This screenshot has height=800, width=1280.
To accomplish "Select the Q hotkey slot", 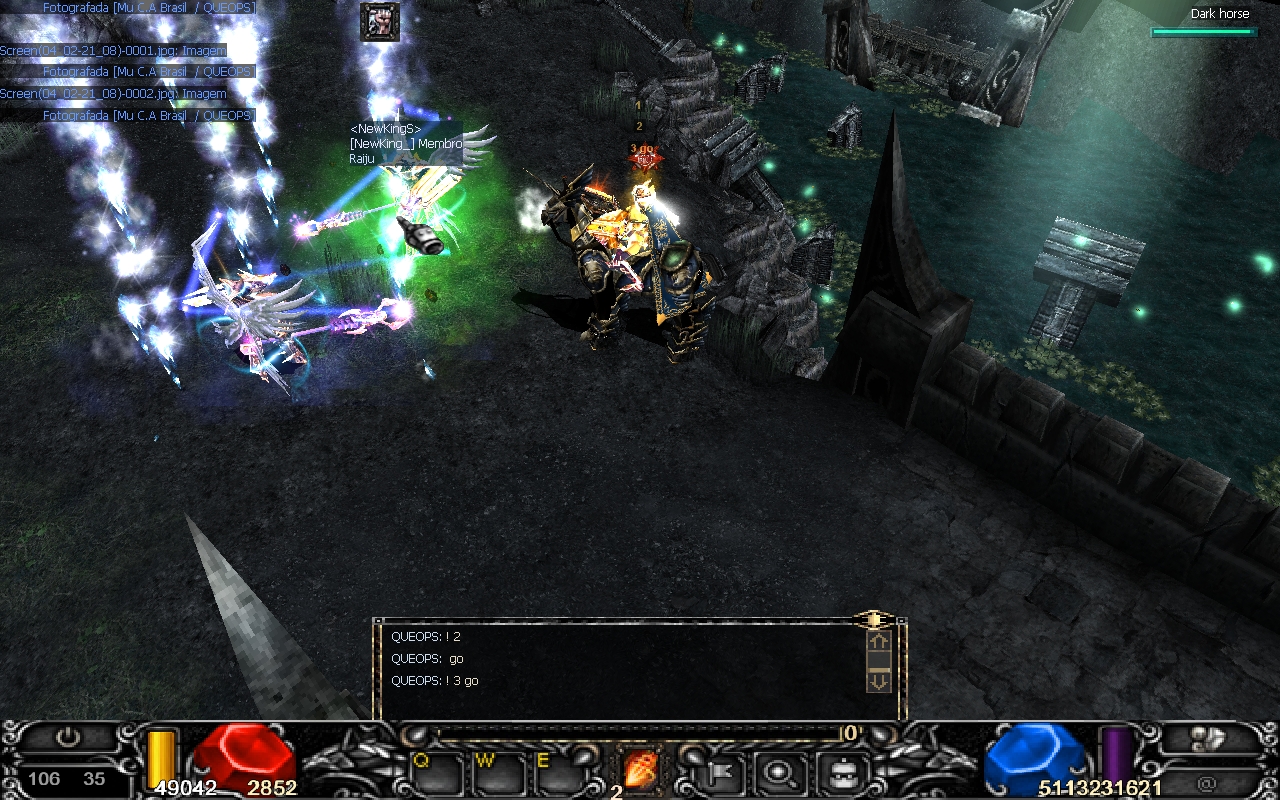I will (436, 772).
